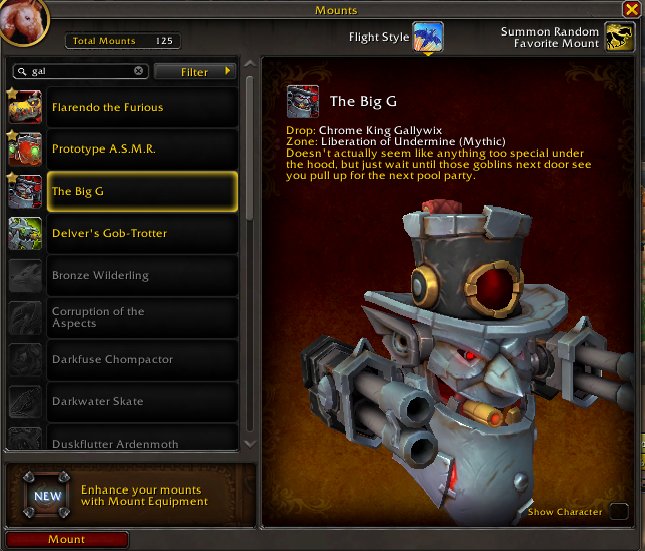Pick Delver's Gob-Trotter mount
The height and width of the screenshot is (551, 645).
pyautogui.click(x=142, y=234)
